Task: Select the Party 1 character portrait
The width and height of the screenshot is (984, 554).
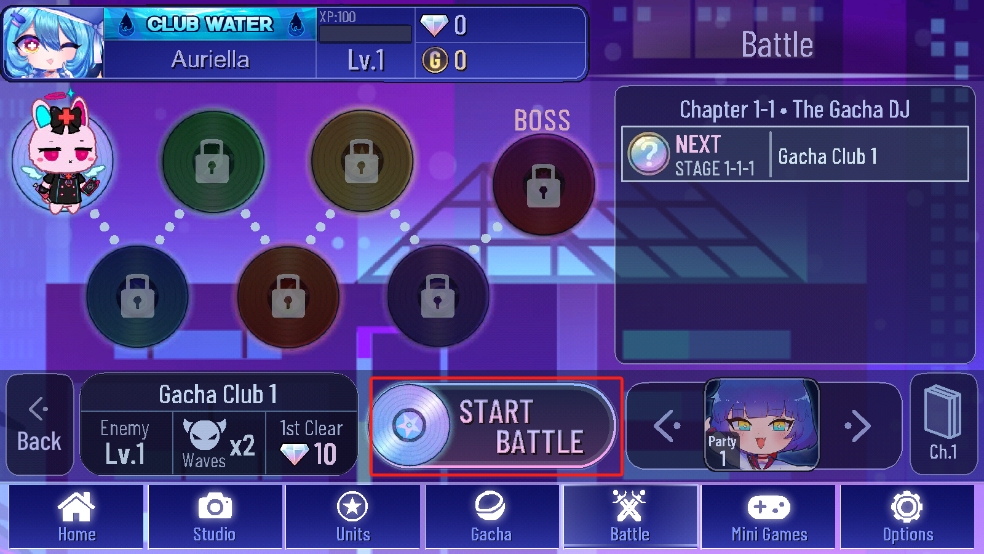Action: [x=762, y=424]
